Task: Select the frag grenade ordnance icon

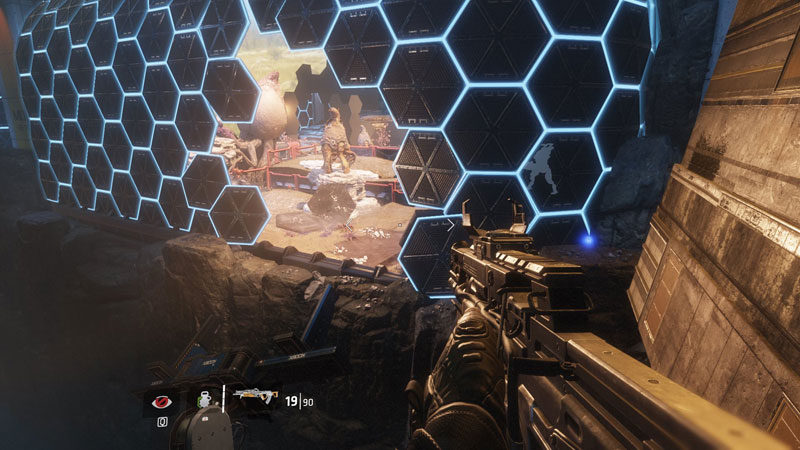Action: 206,398
